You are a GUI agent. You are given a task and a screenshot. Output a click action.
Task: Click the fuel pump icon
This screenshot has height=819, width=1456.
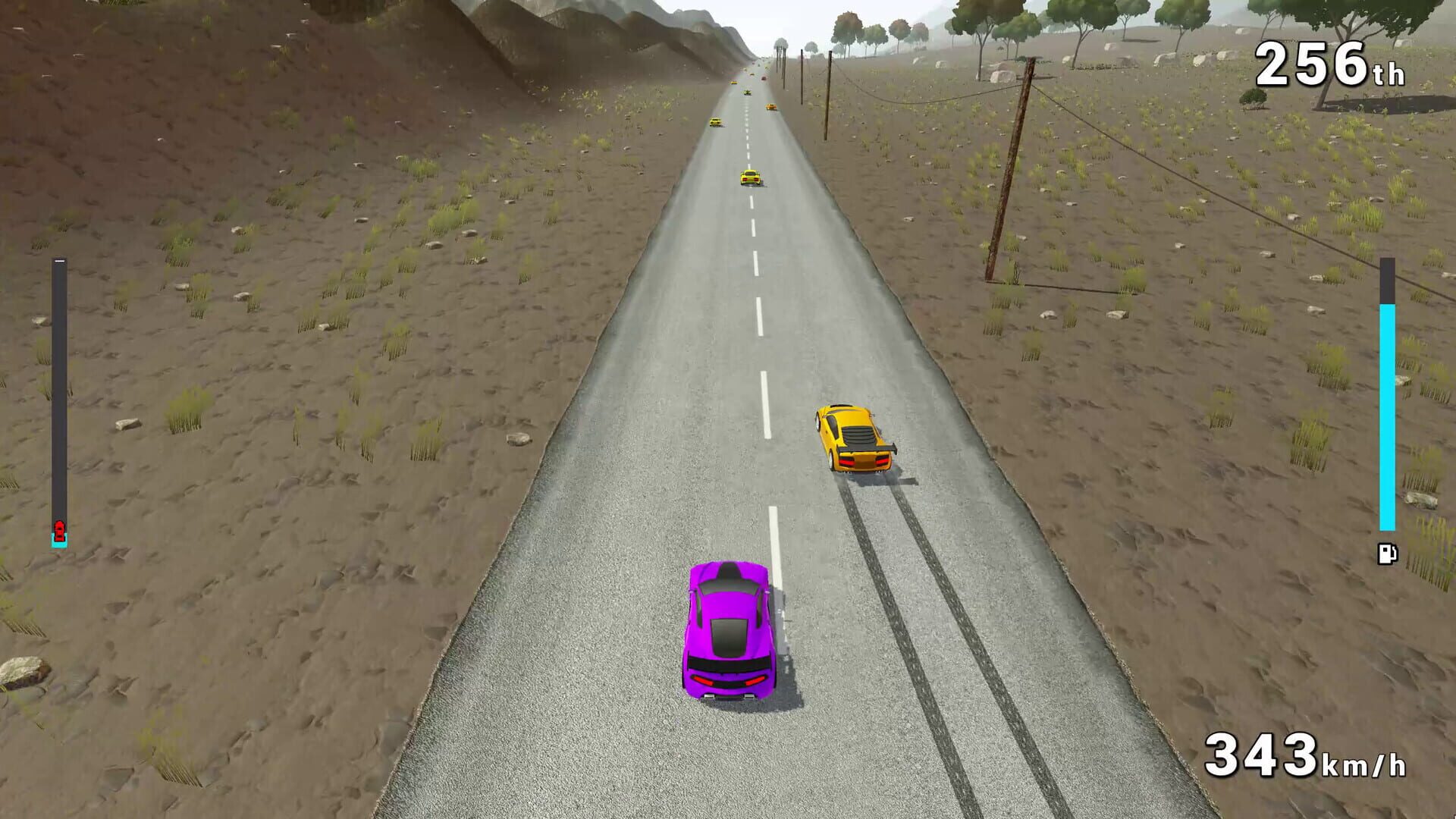pos(1386,554)
